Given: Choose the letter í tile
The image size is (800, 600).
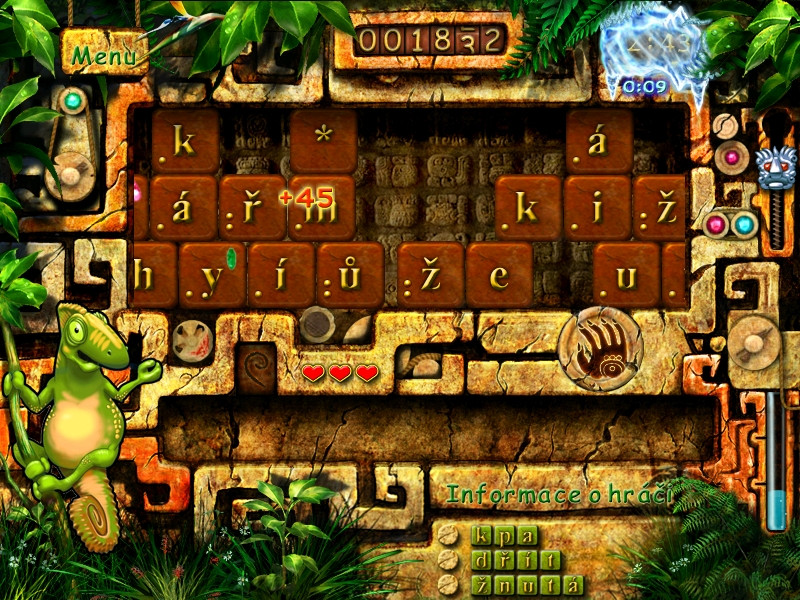Looking at the screenshot, I should 281,275.
